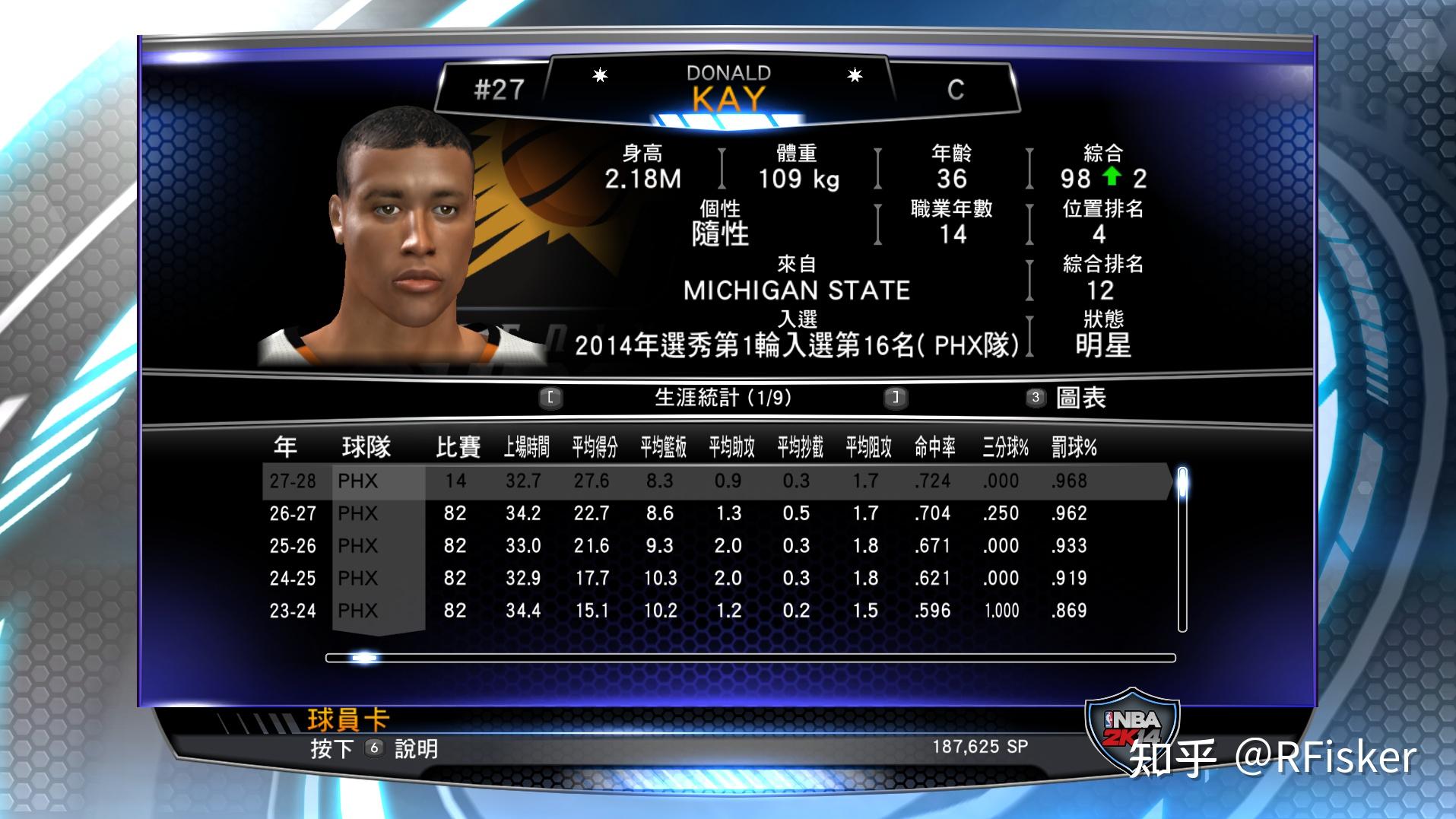Click the MICHIGAN STATE college link
The width and height of the screenshot is (1456, 819).
tap(795, 289)
